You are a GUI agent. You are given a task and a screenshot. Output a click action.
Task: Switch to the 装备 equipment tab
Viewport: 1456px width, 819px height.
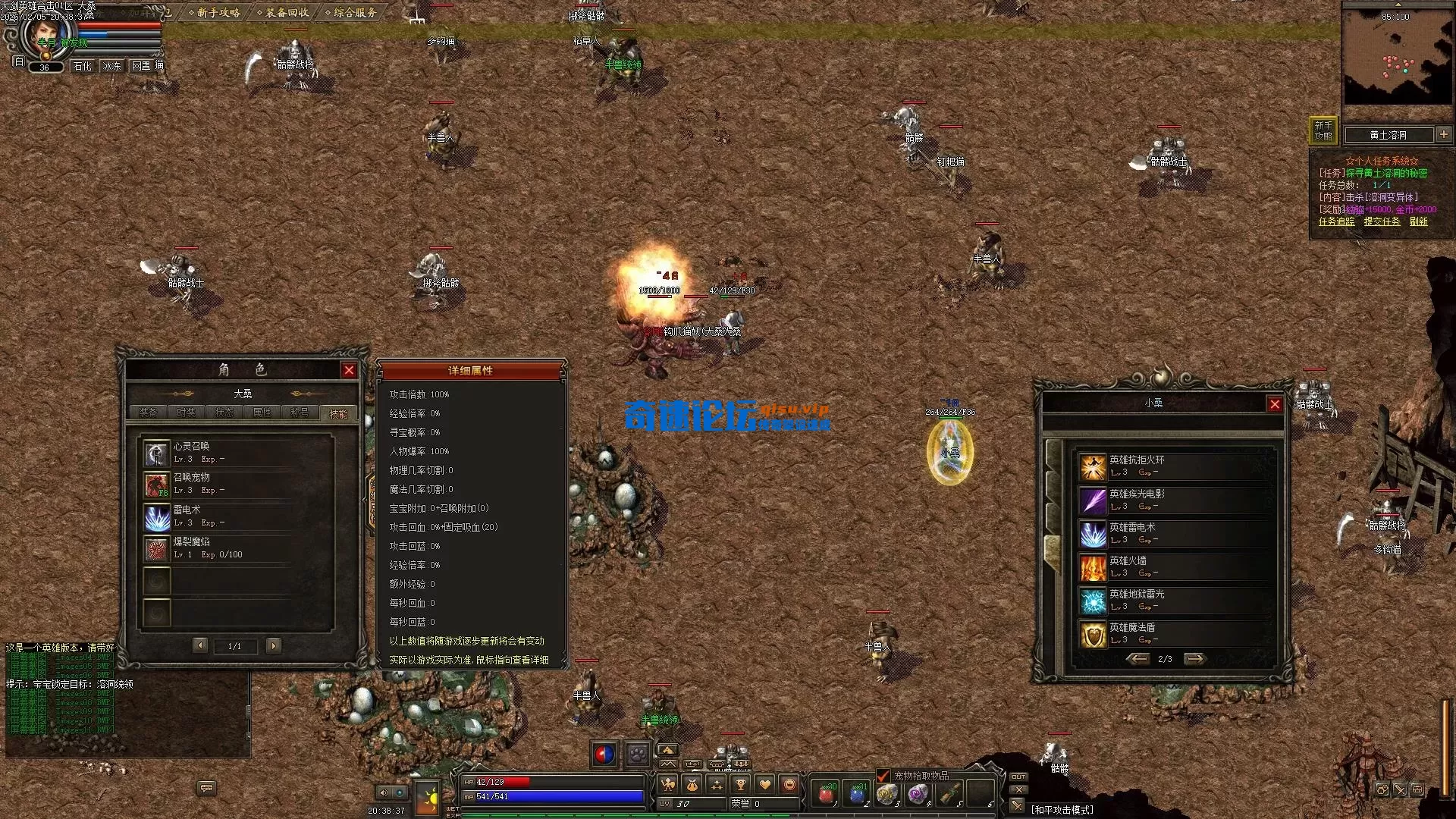(x=149, y=413)
